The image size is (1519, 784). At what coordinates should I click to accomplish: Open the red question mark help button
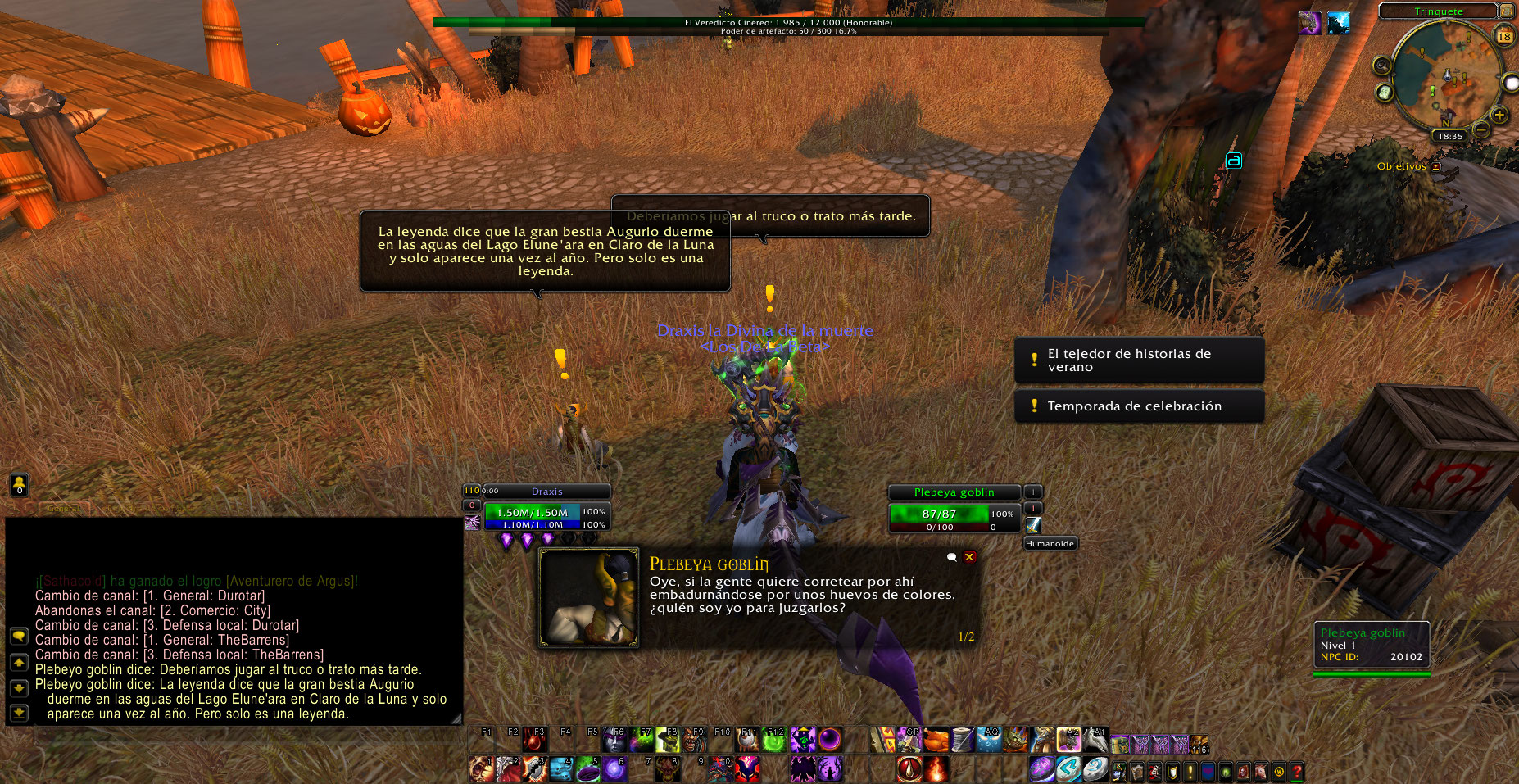pyautogui.click(x=1296, y=771)
